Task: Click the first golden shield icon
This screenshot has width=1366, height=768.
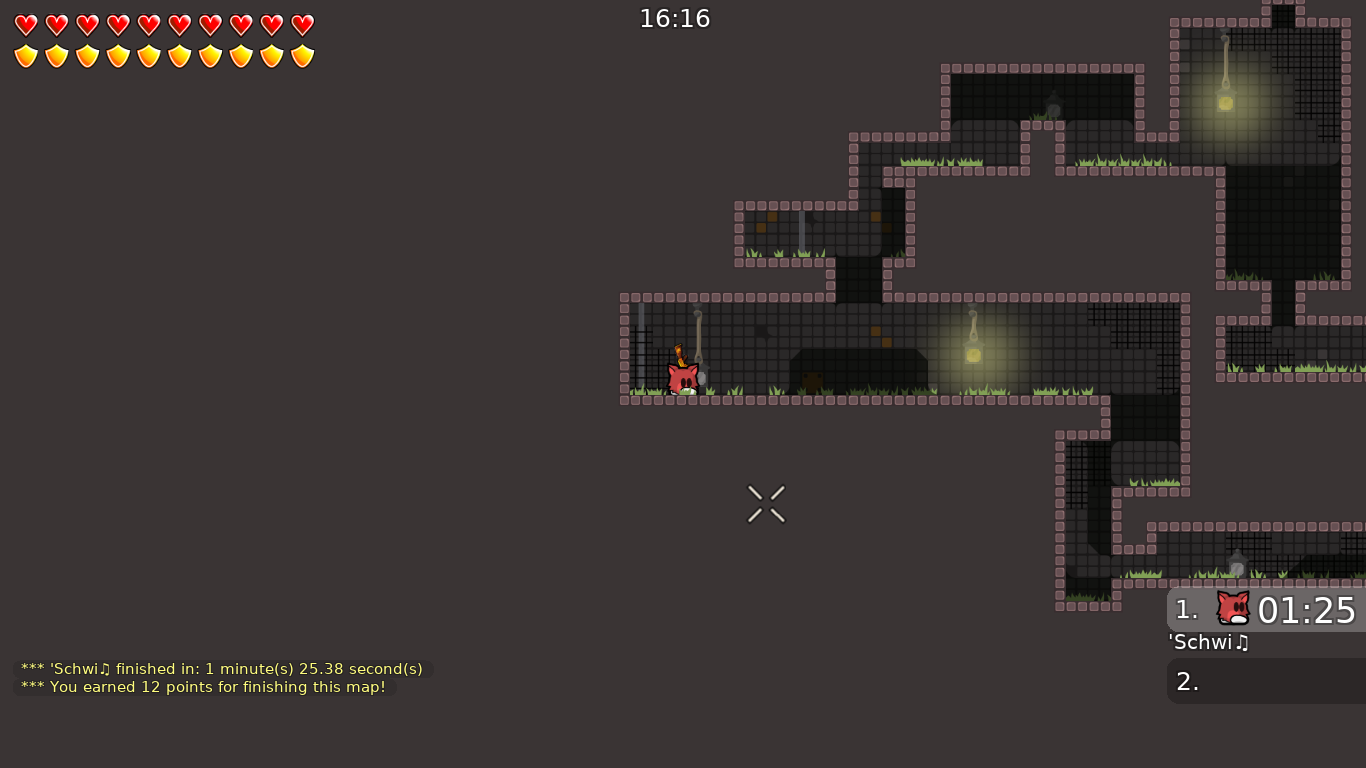Action: (x=25, y=55)
